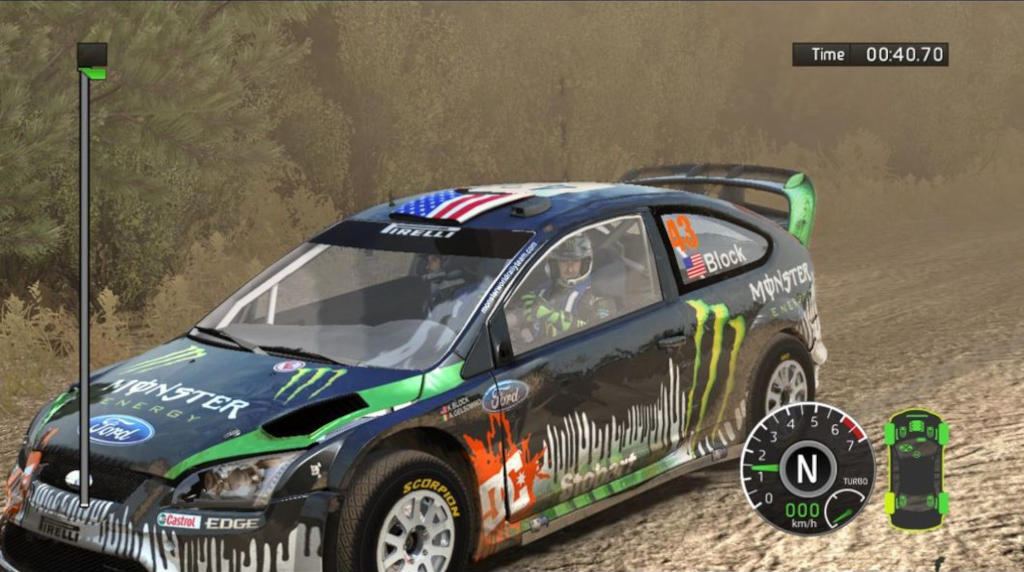Select the tachometer gear gauge
Image resolution: width=1024 pixels, height=572 pixels.
[807, 467]
